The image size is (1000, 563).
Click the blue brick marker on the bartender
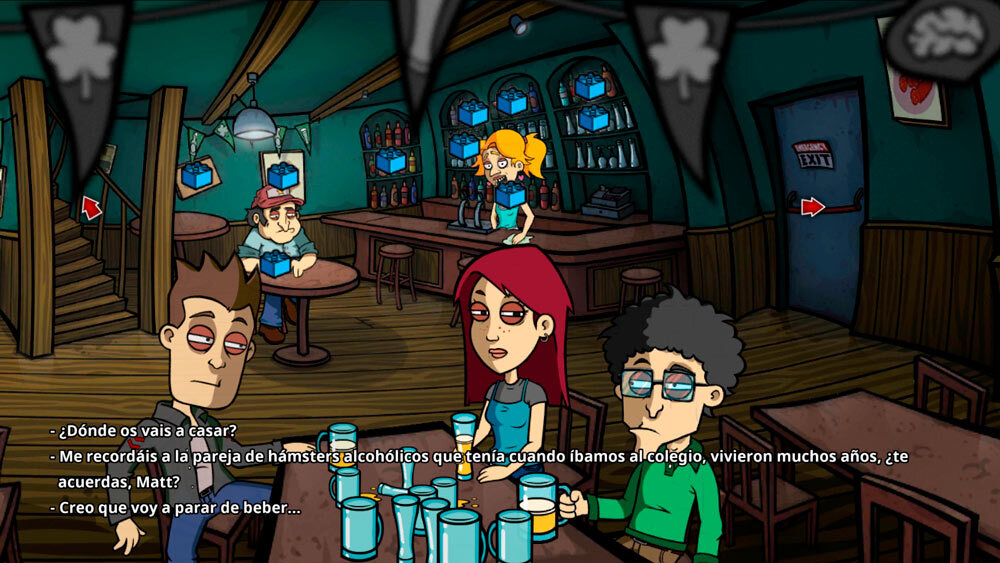point(509,193)
